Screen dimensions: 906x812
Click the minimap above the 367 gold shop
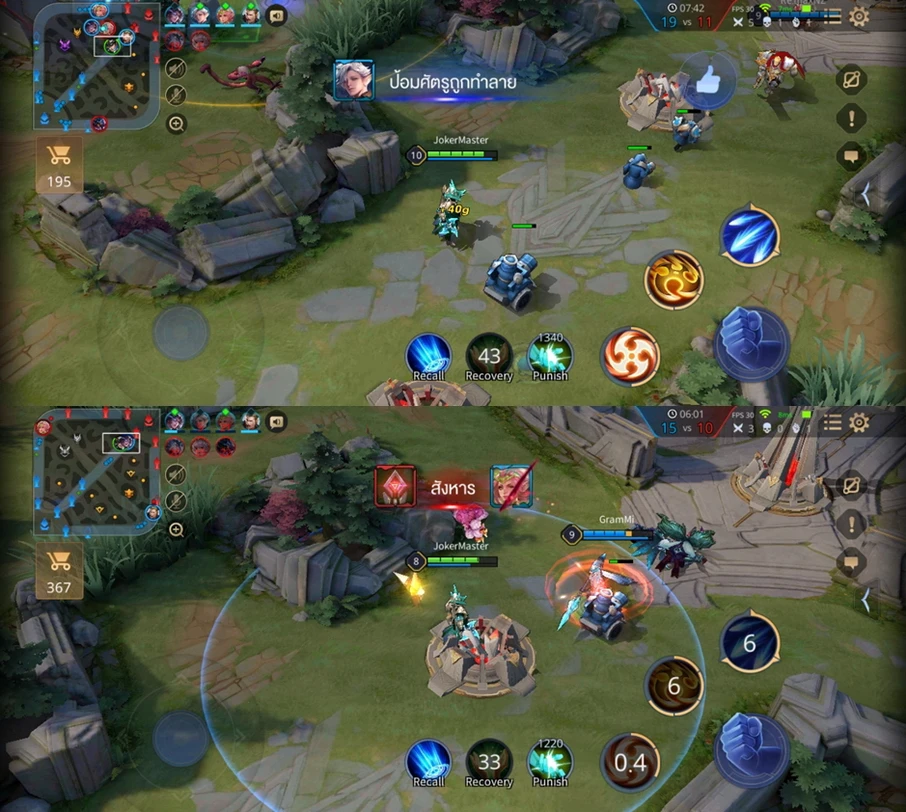pyautogui.click(x=95, y=472)
